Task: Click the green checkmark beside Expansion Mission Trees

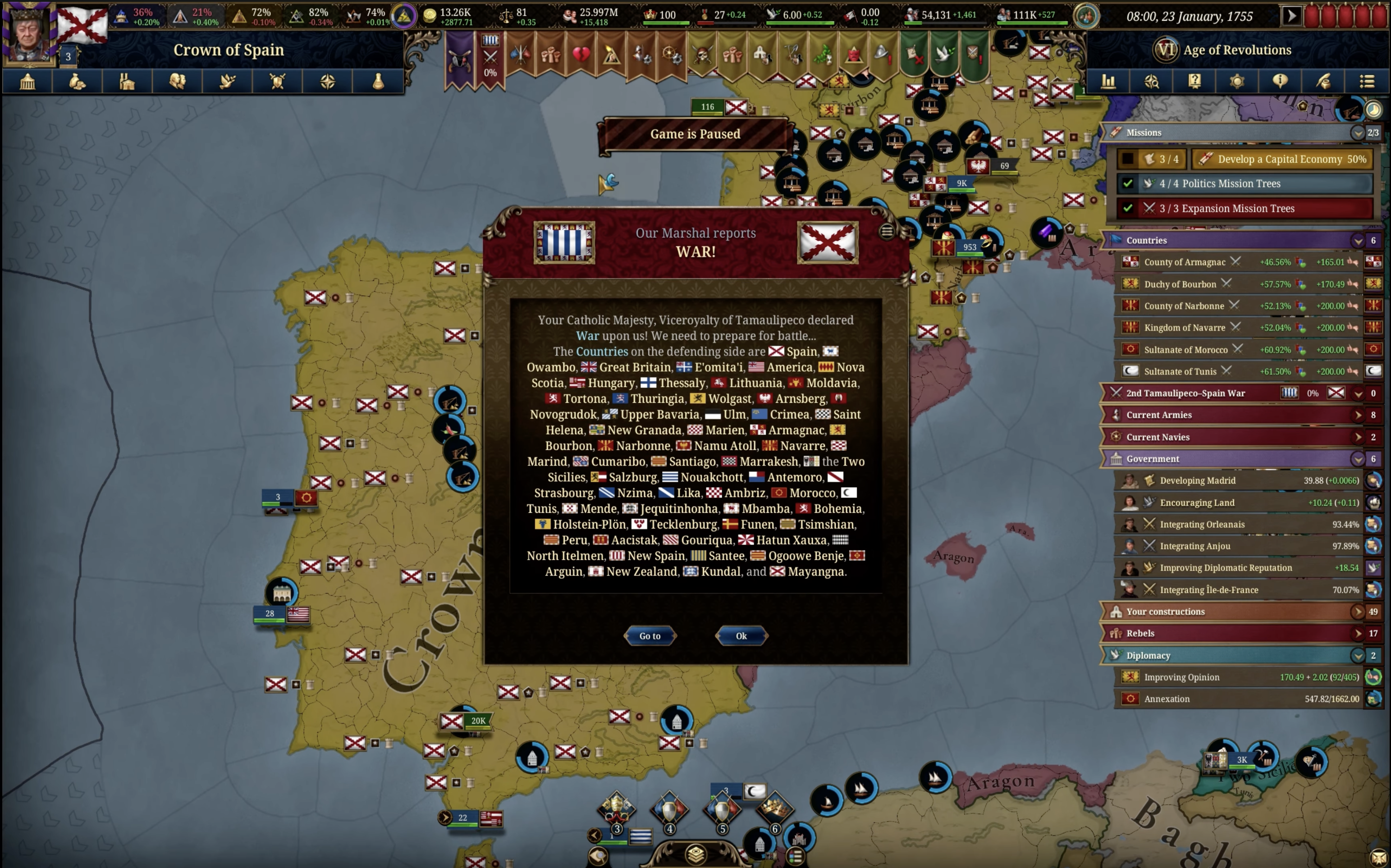Action: point(1128,208)
